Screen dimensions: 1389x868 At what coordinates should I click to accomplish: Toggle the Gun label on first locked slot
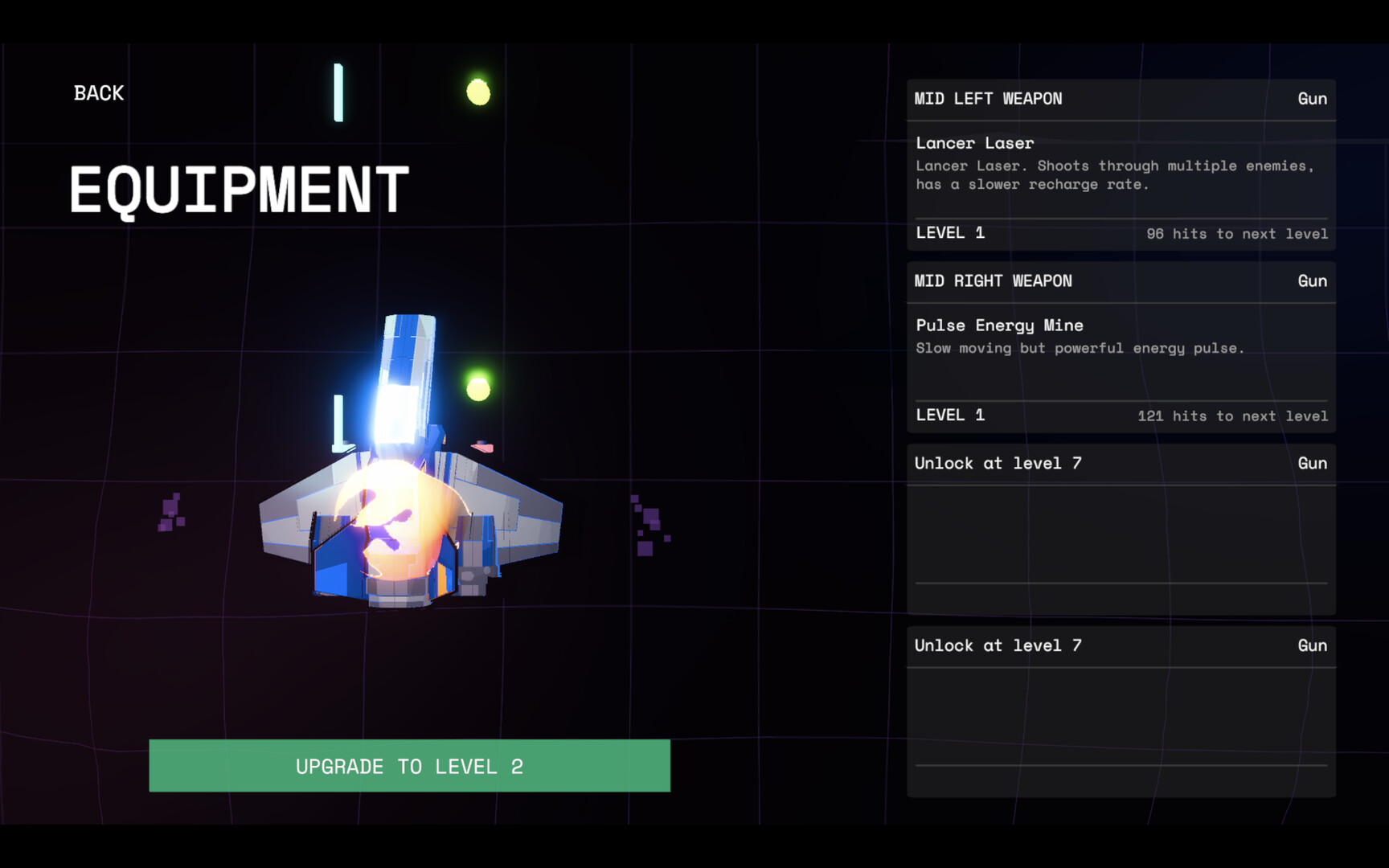1312,463
